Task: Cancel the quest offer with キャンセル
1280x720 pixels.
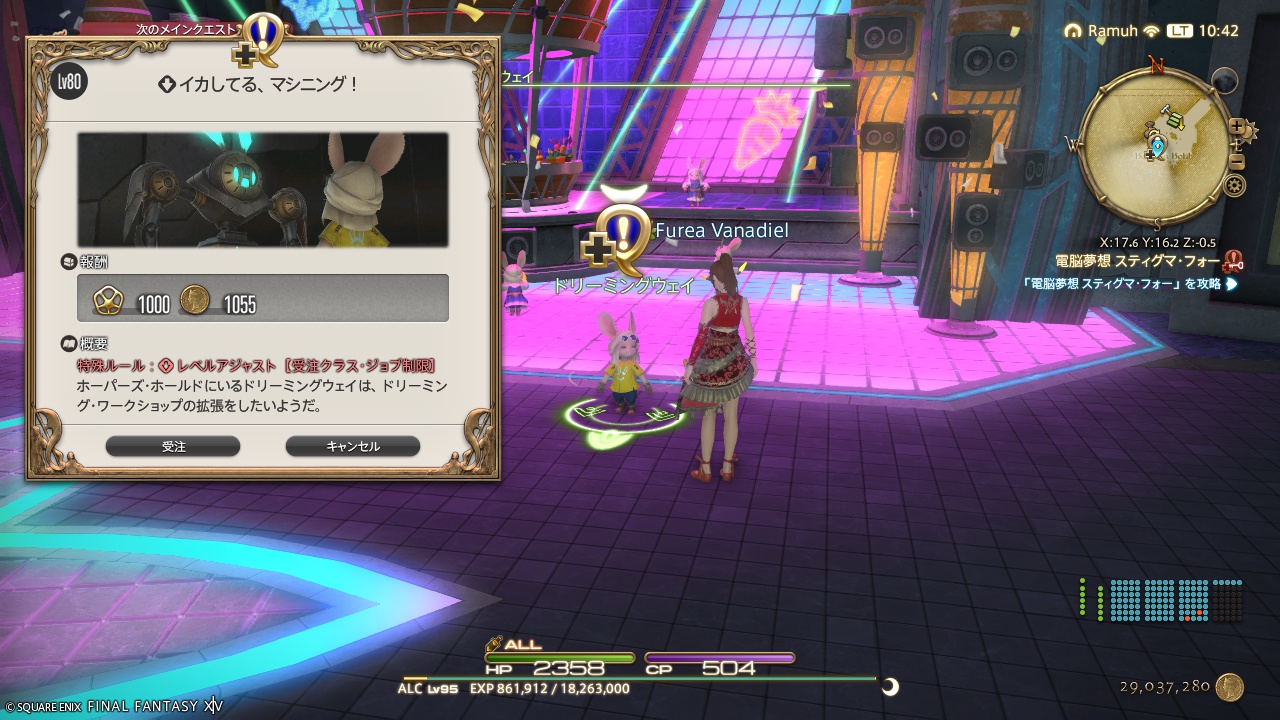Action: [x=352, y=446]
